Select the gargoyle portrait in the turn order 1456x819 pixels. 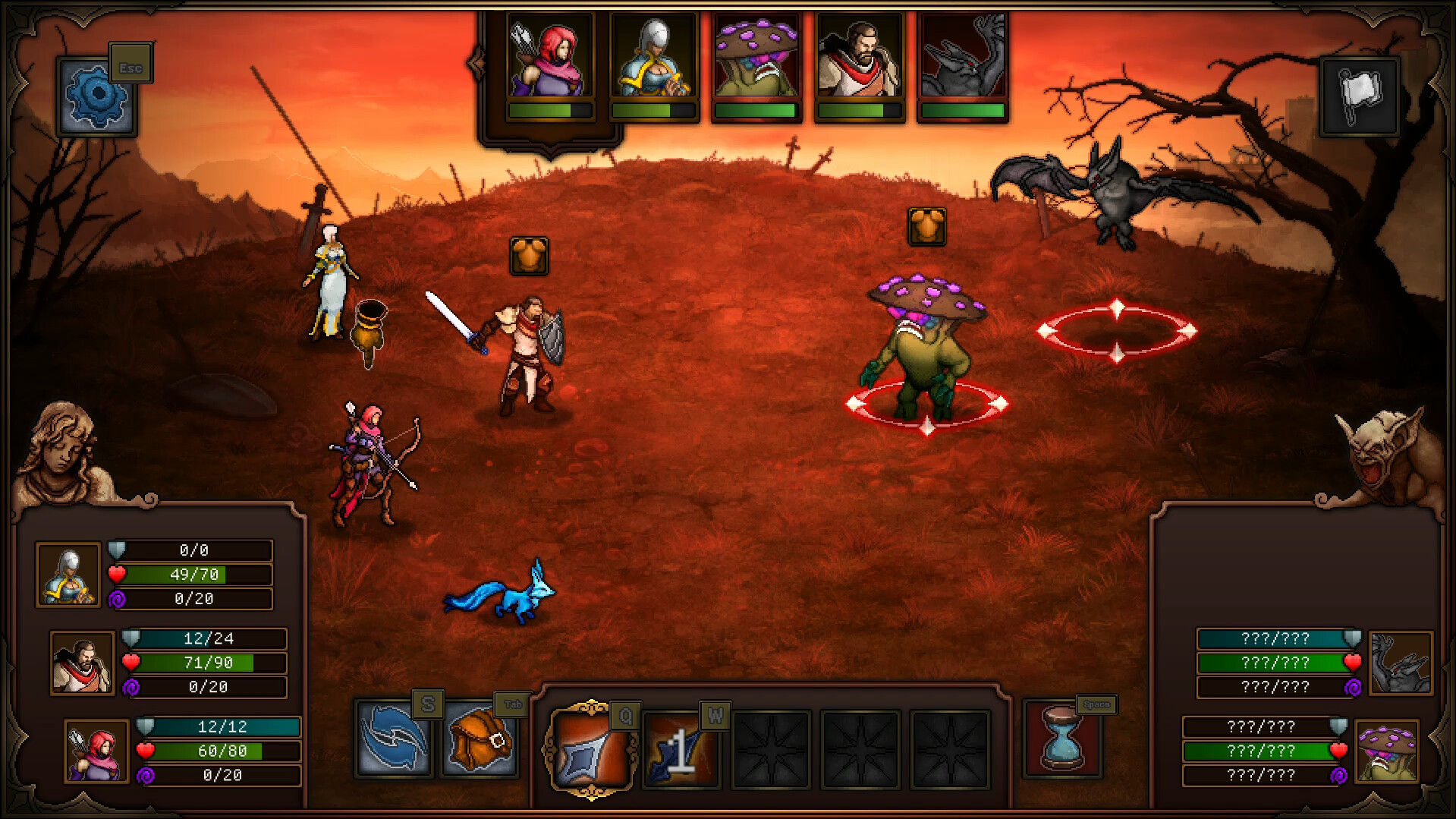click(x=962, y=56)
